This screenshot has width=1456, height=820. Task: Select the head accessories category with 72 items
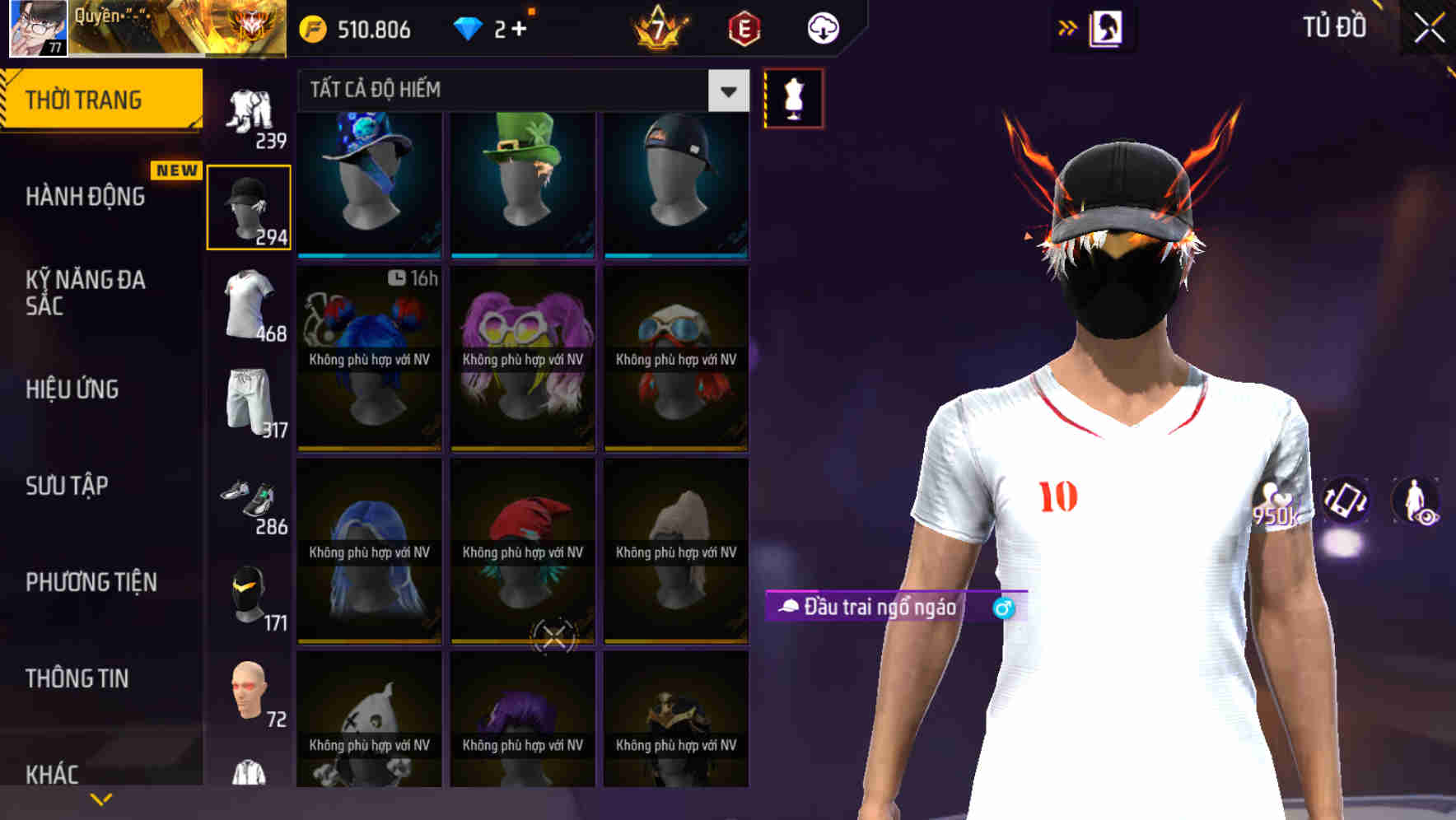[249, 696]
